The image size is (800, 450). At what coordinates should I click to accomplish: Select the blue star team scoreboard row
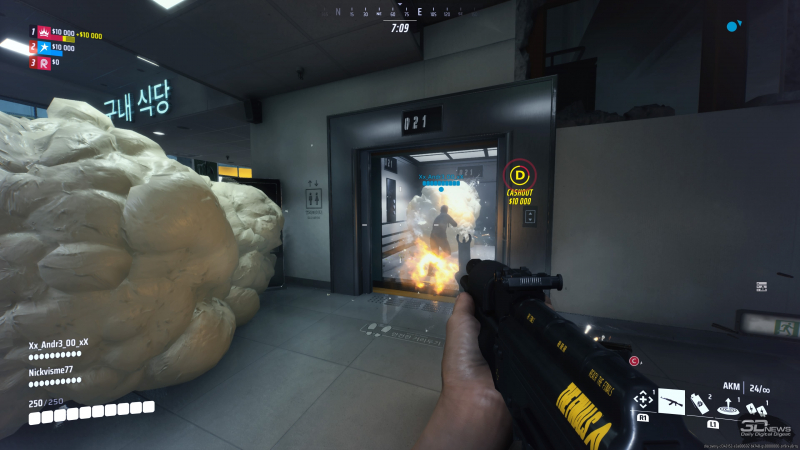coord(56,47)
